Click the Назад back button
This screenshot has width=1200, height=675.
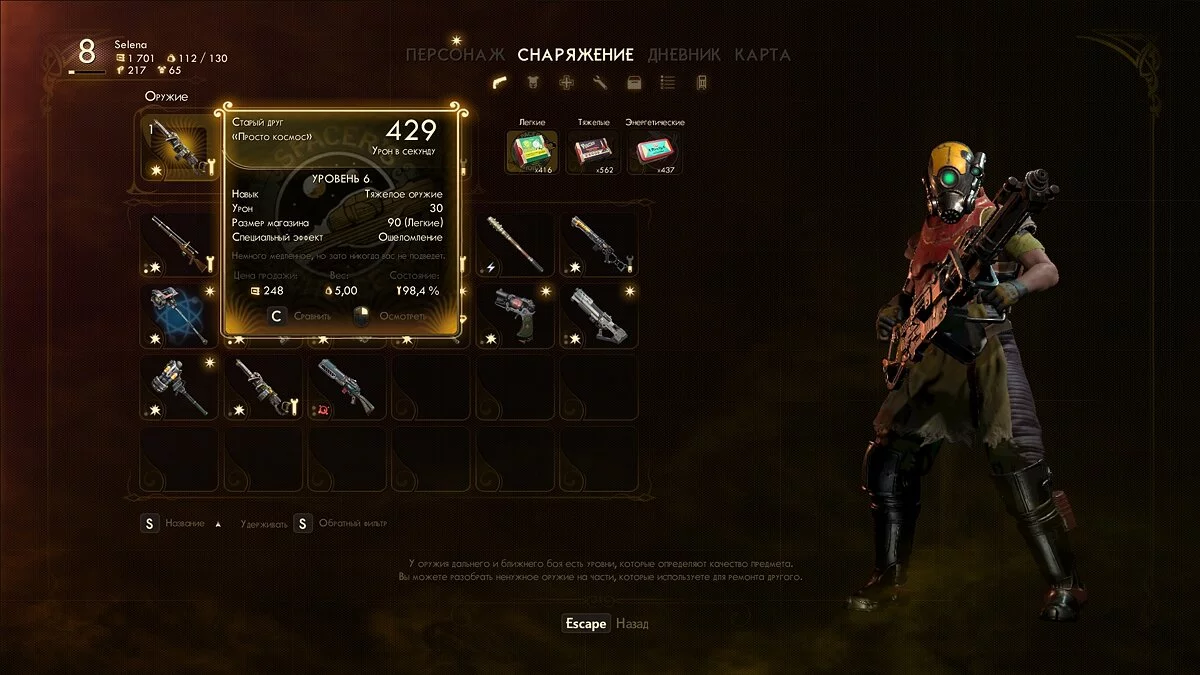[631, 624]
